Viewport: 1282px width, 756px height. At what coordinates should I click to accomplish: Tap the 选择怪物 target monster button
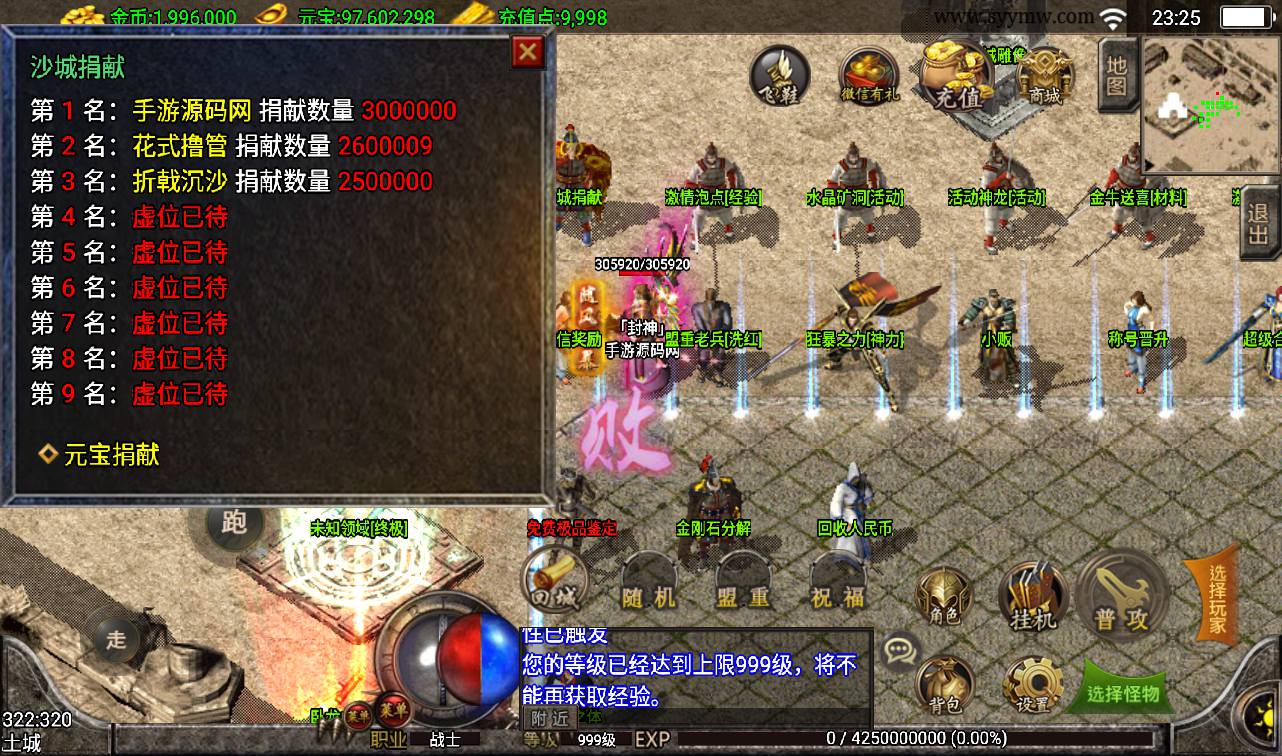coord(1122,692)
